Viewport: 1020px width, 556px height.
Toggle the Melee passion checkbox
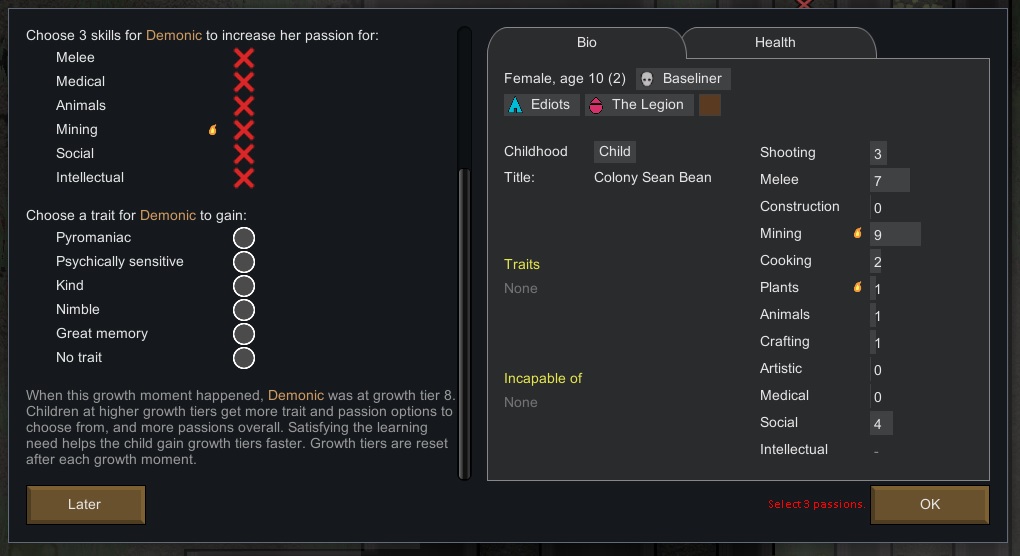tap(244, 58)
